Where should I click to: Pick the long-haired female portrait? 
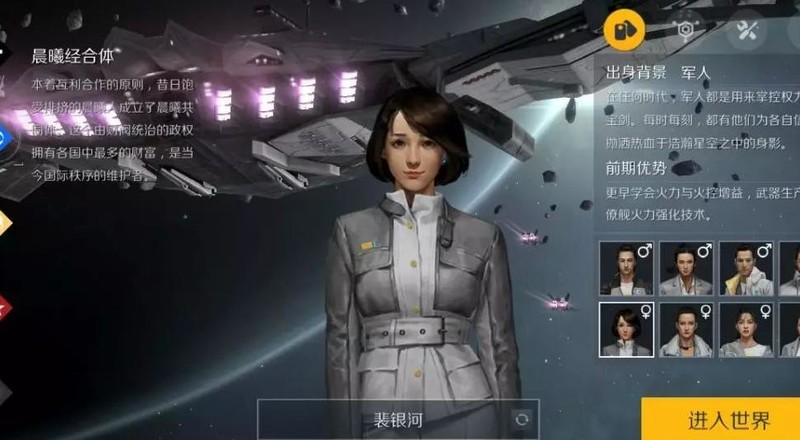pyautogui.click(x=745, y=329)
